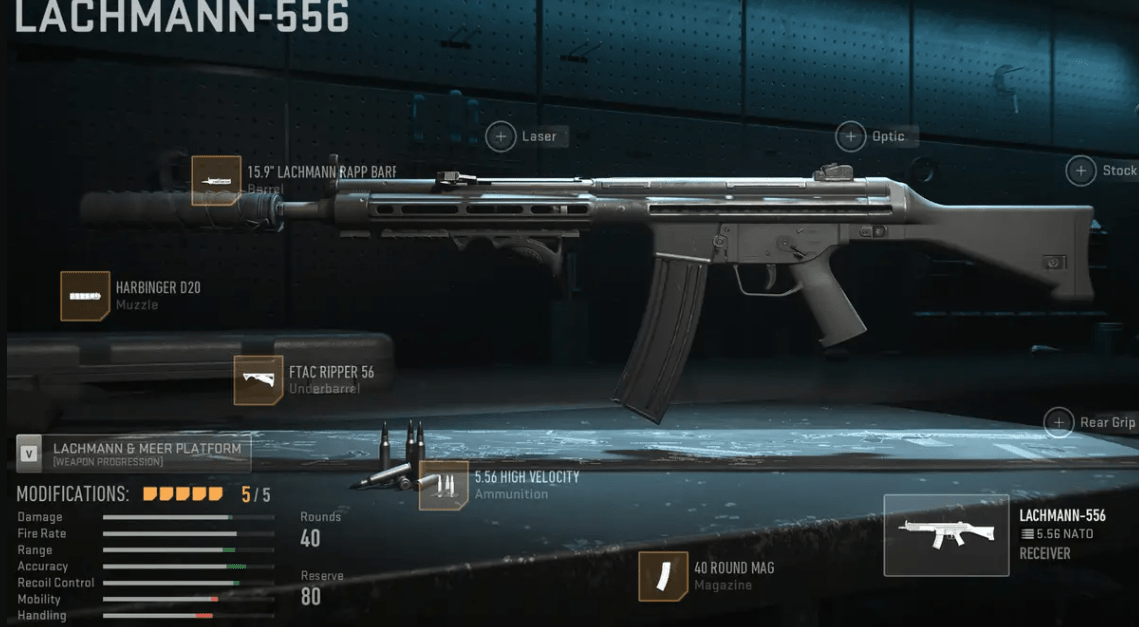The width and height of the screenshot is (1139, 627).
Task: Open the FTAC Ripper 56 underbarrel slot
Action: tap(258, 380)
